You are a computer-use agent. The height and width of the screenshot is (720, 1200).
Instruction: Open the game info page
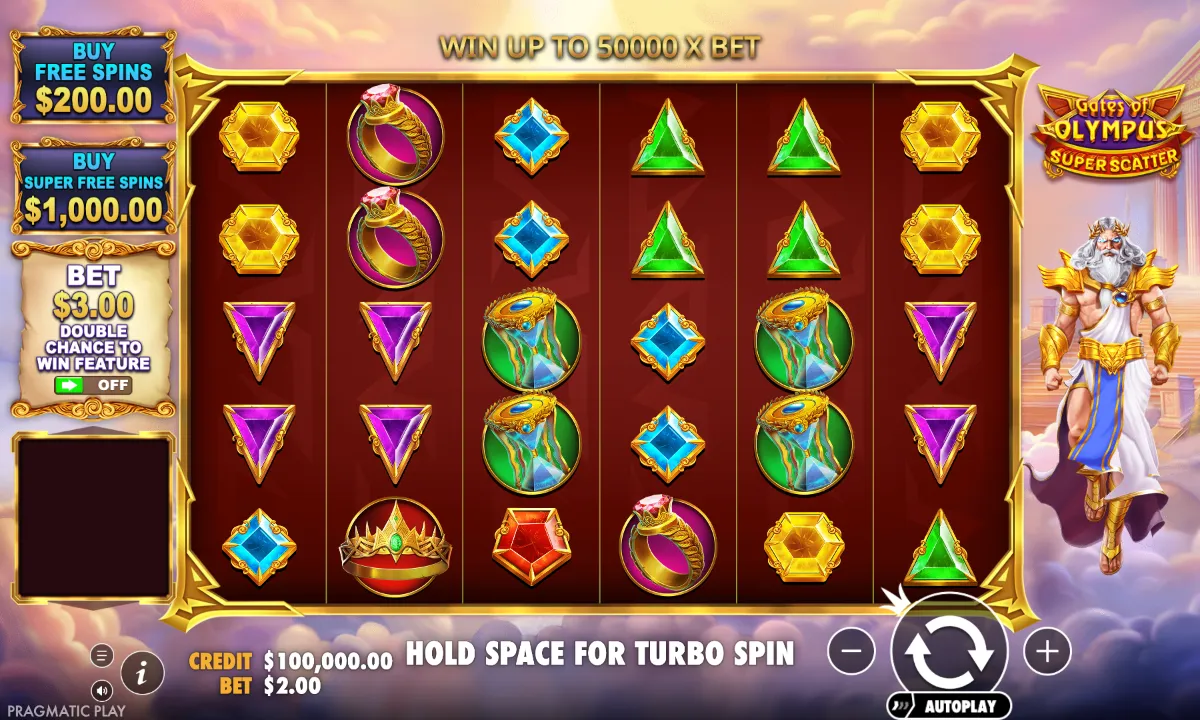click(143, 673)
